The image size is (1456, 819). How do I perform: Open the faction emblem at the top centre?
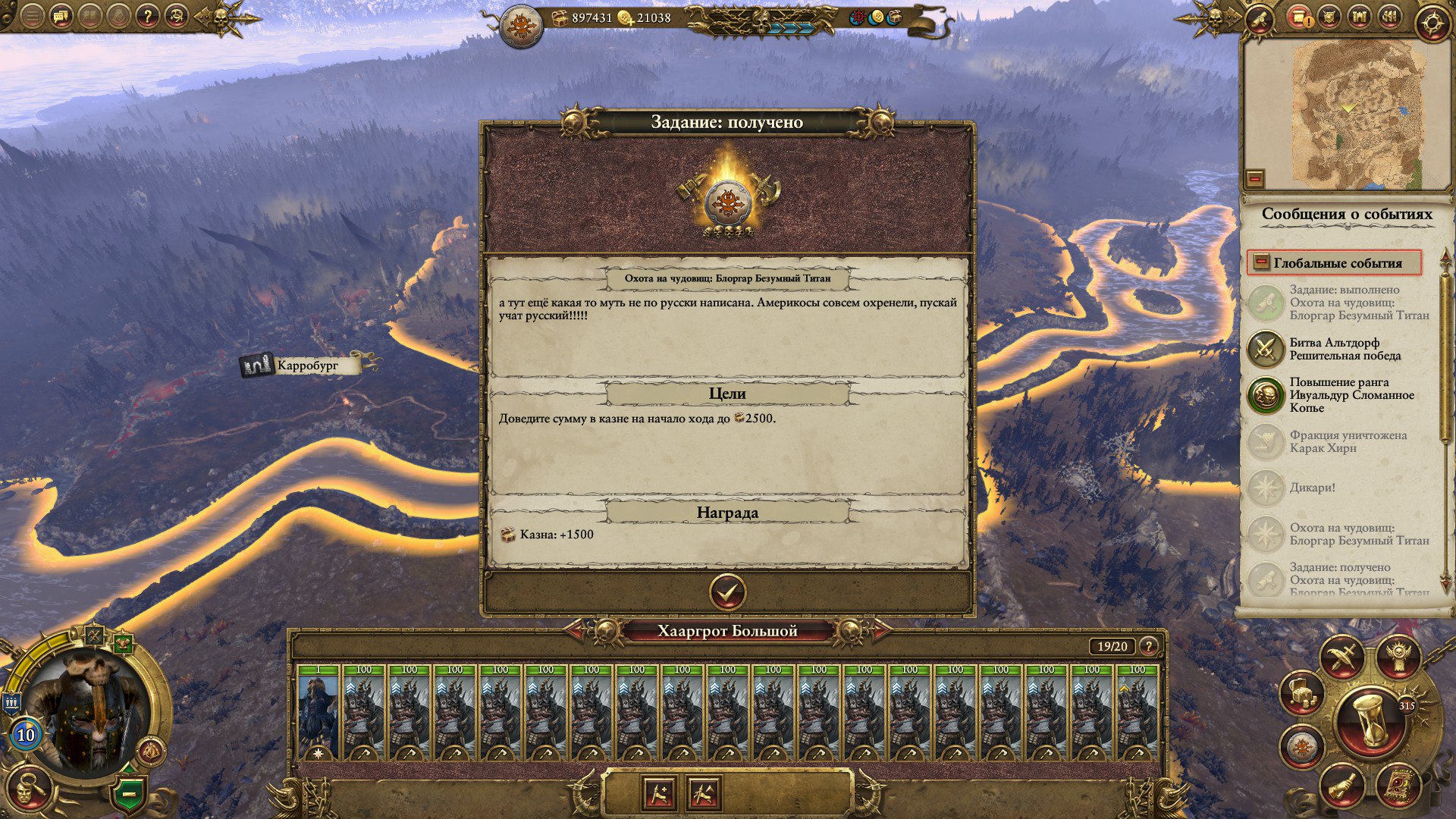pos(522,25)
